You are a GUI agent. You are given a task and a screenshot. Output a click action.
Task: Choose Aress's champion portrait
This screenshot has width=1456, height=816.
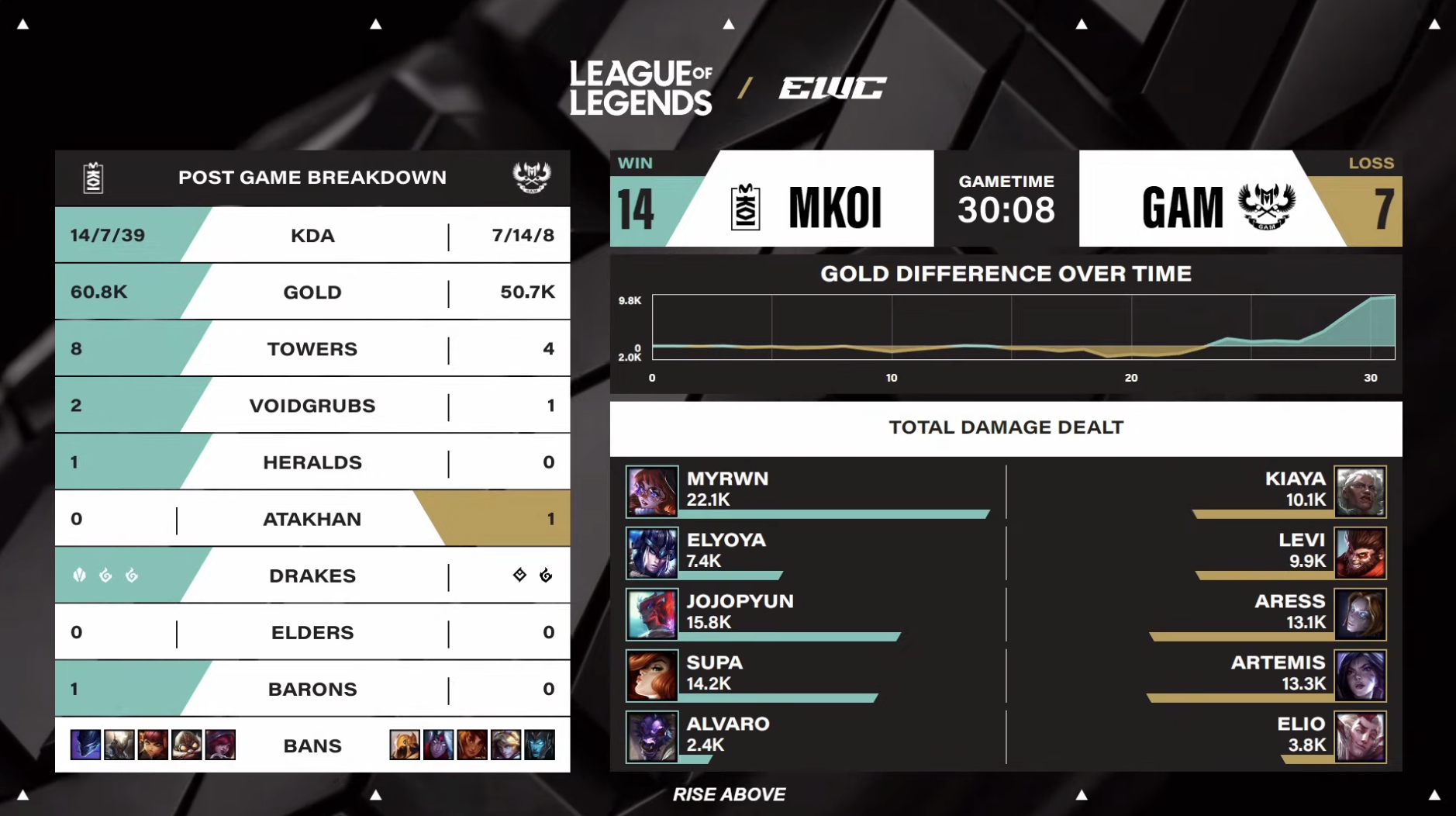coord(1360,614)
